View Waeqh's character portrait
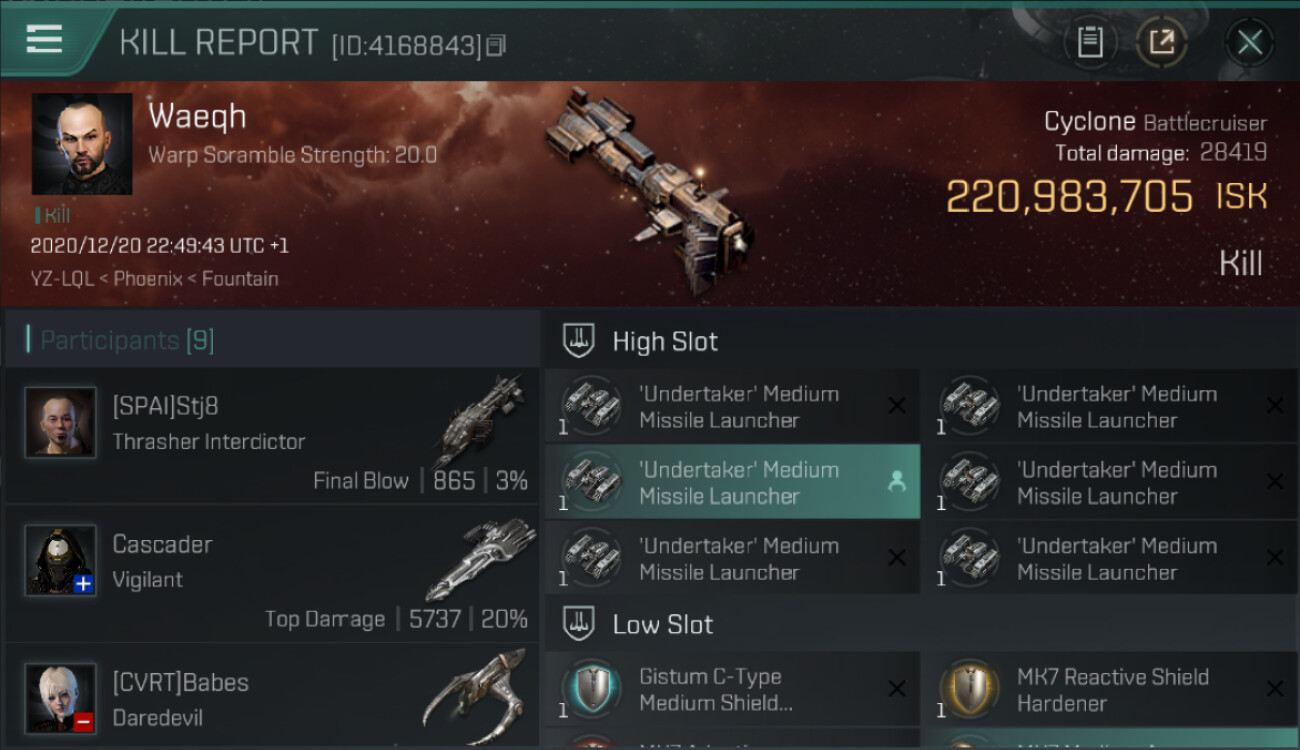Viewport: 1300px width, 750px height. pos(82,144)
